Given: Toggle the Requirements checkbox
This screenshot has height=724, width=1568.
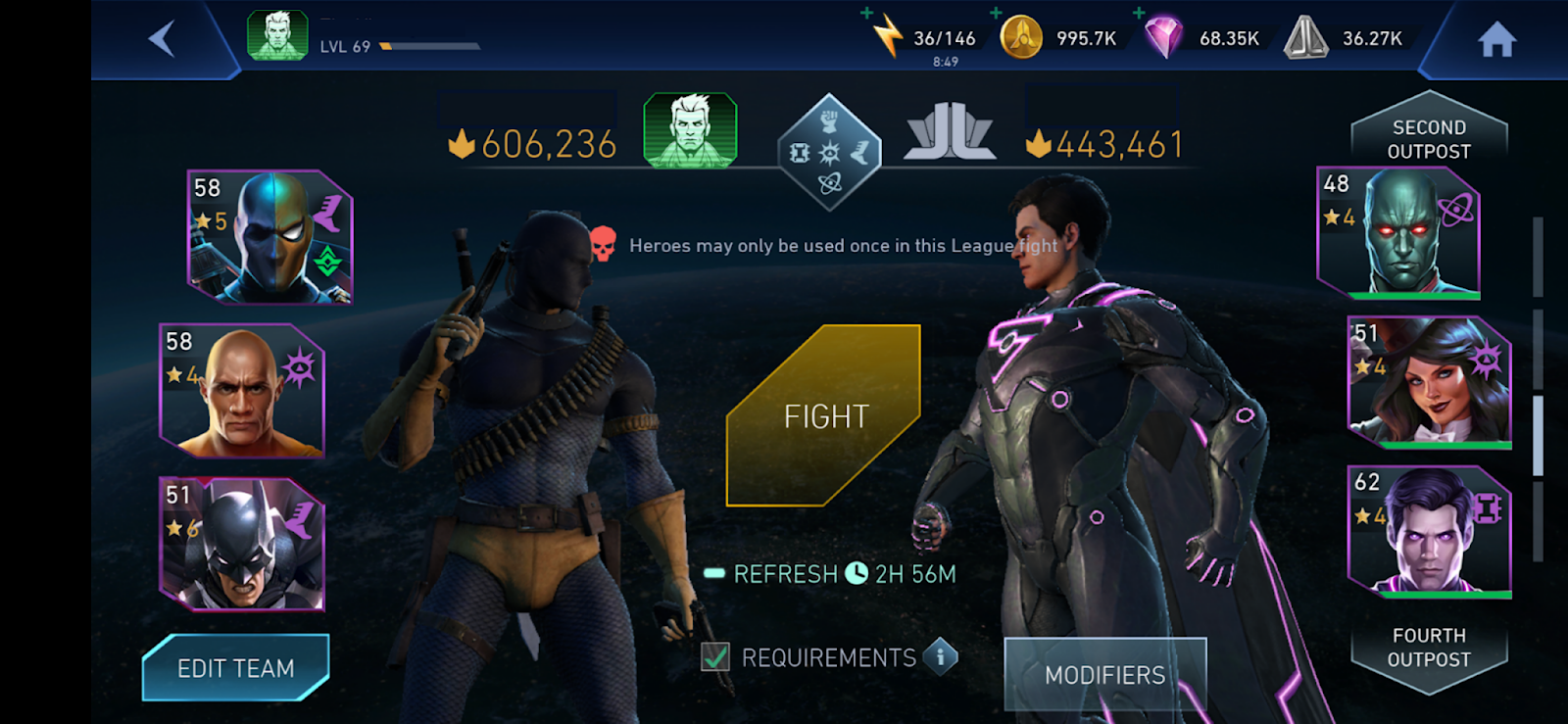Looking at the screenshot, I should [x=715, y=657].
